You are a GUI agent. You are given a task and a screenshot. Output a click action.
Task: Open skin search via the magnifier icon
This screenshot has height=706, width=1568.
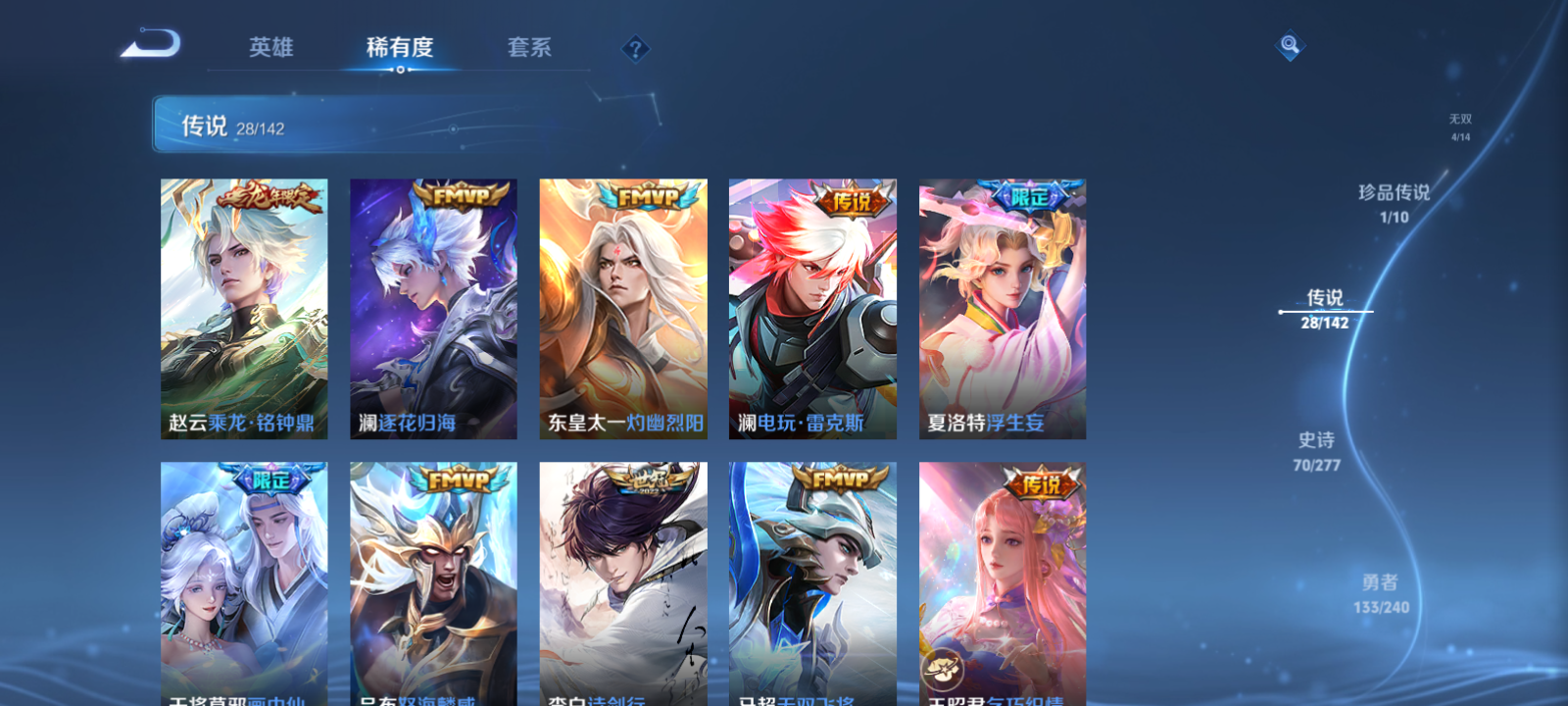pyautogui.click(x=1289, y=44)
